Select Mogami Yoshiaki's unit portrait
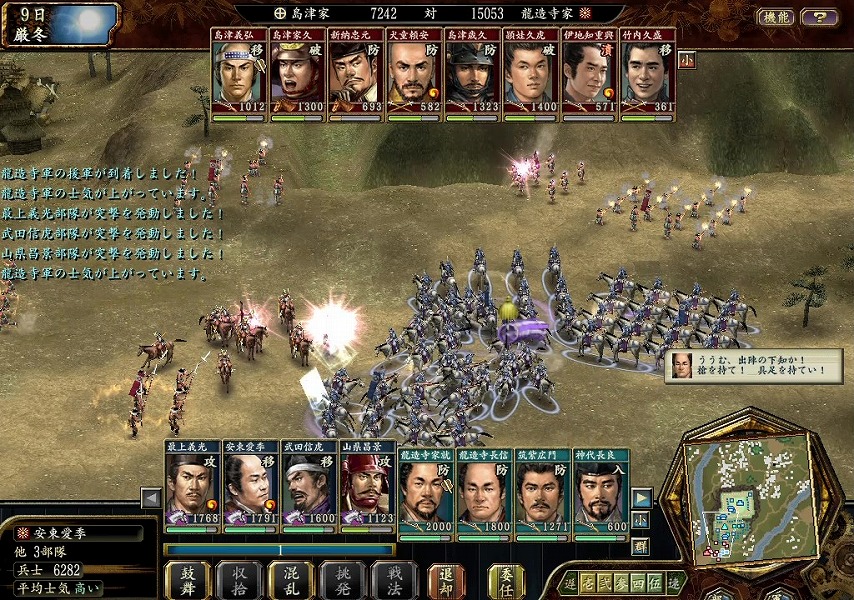This screenshot has width=854, height=600. (192, 489)
